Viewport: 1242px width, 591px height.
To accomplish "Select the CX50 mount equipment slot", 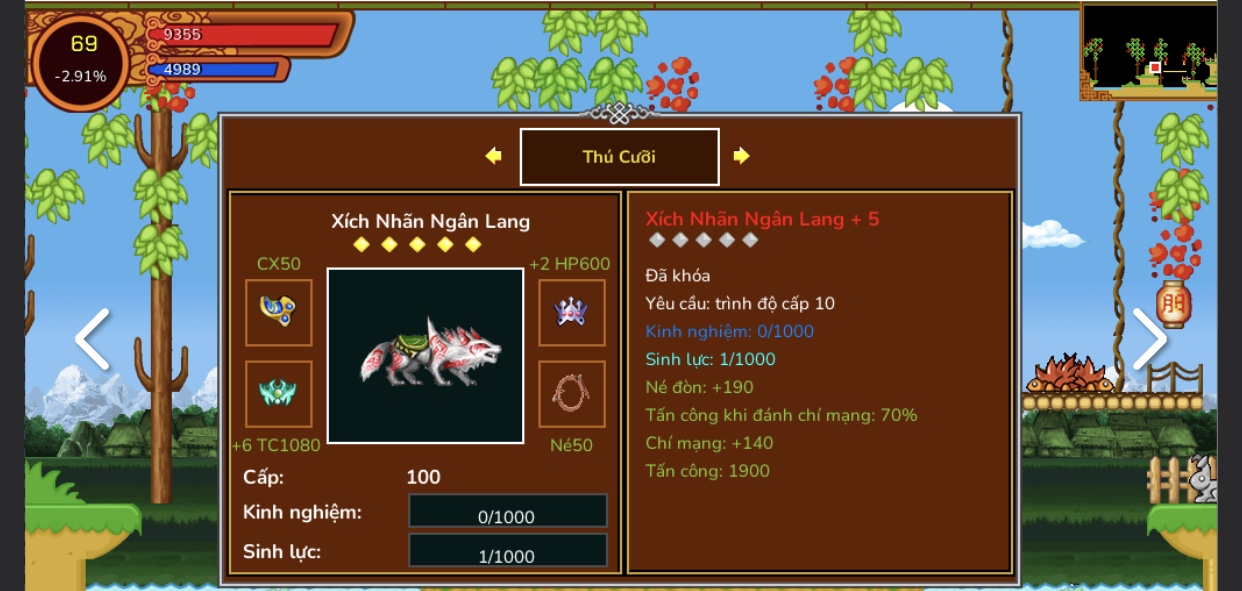I will (279, 313).
